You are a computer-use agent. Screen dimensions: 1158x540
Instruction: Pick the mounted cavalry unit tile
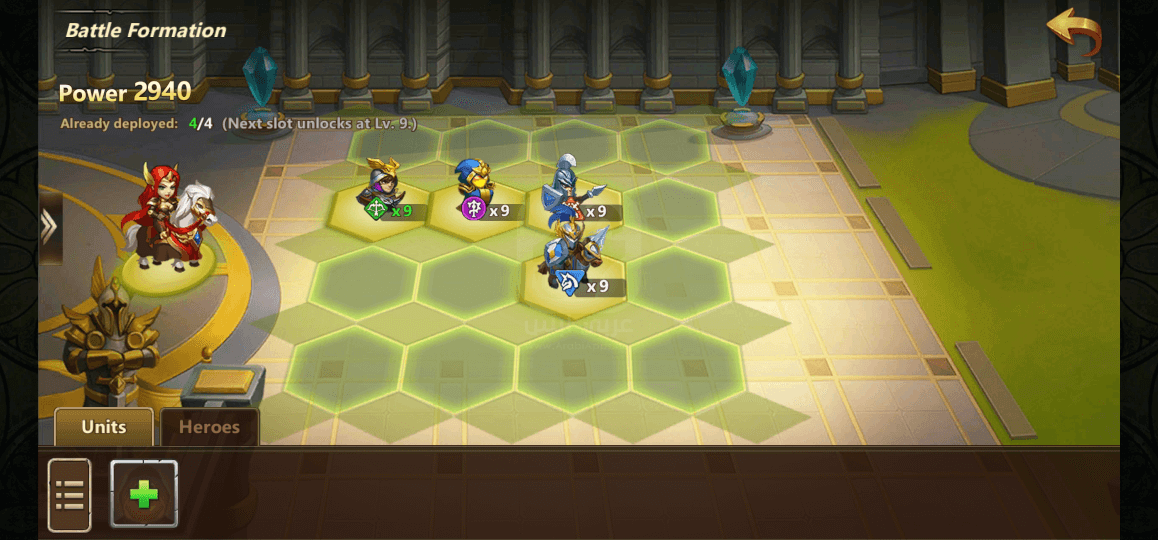[x=574, y=262]
